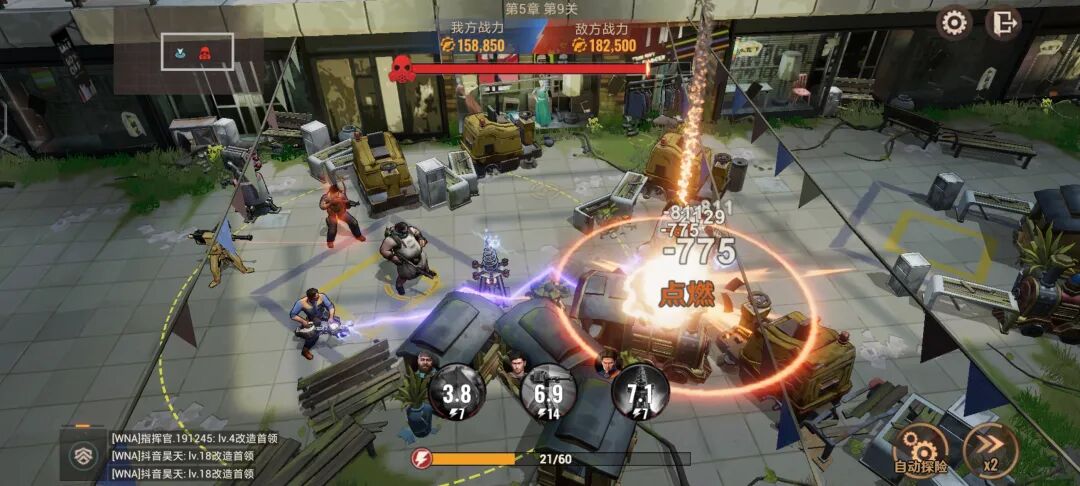Use the 6.9 cooldown turret skill
Screen dimensions: 1080x486
tap(548, 391)
